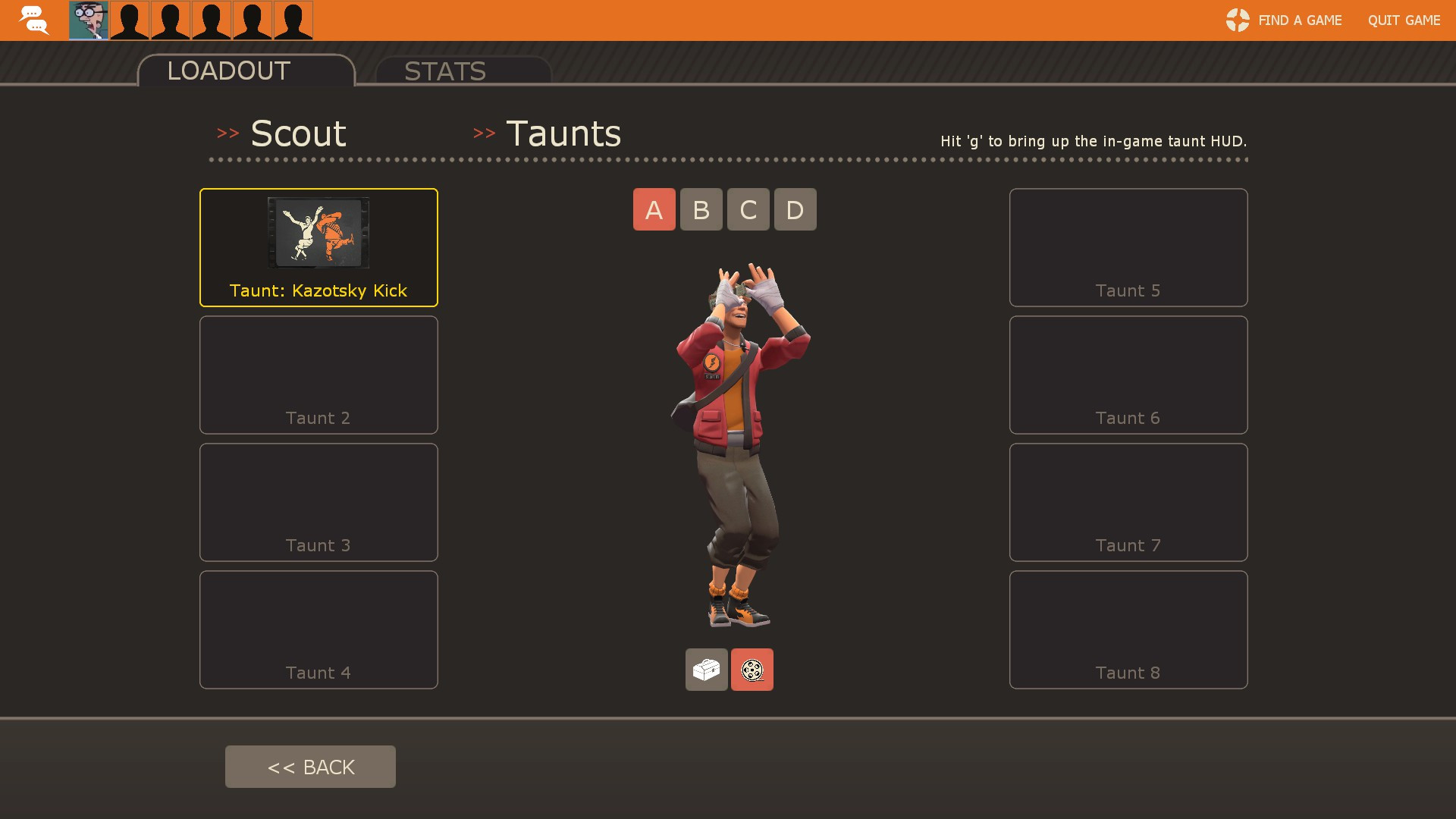Open the chat bubbles icon

pos(33,20)
